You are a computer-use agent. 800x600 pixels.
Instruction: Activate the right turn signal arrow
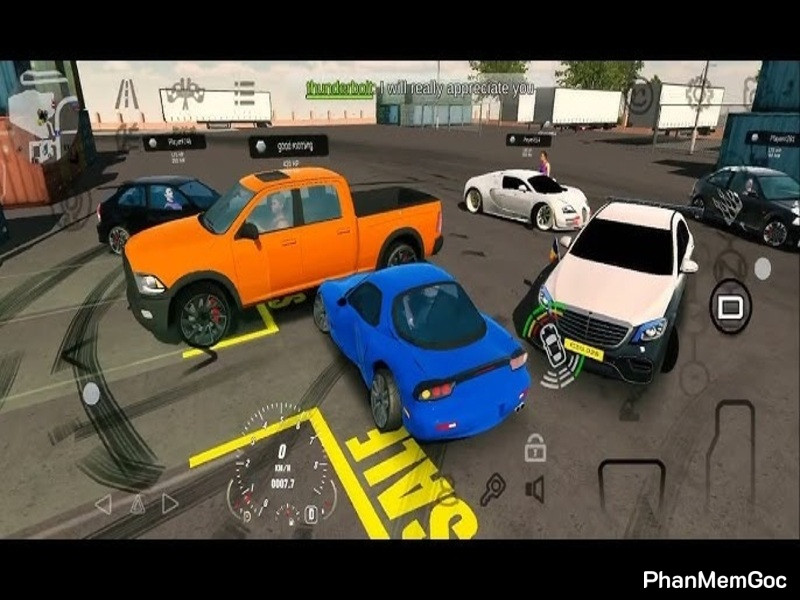pos(170,504)
